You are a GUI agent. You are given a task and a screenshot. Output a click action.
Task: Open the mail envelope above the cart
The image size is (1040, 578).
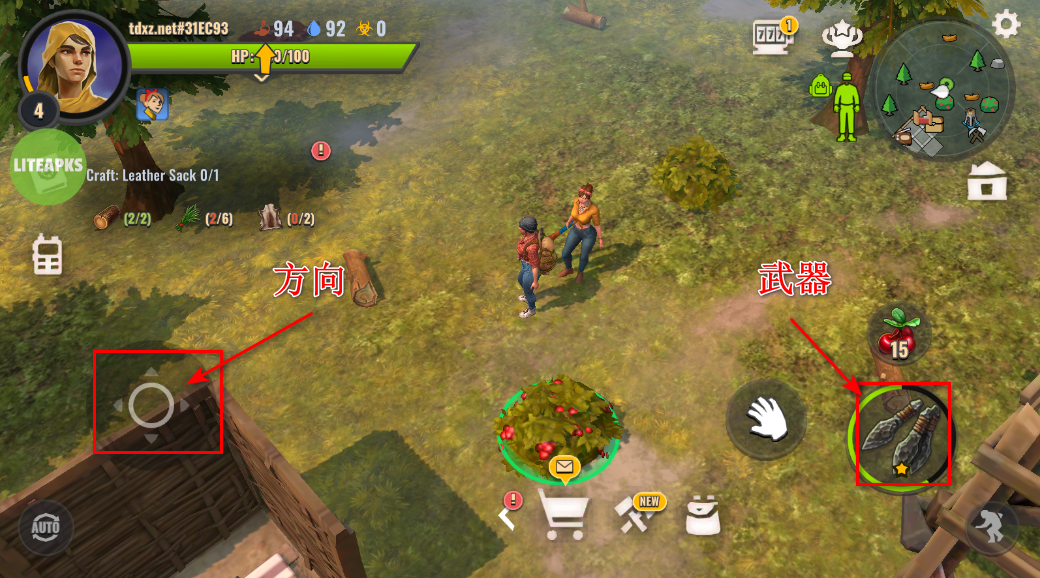point(564,466)
